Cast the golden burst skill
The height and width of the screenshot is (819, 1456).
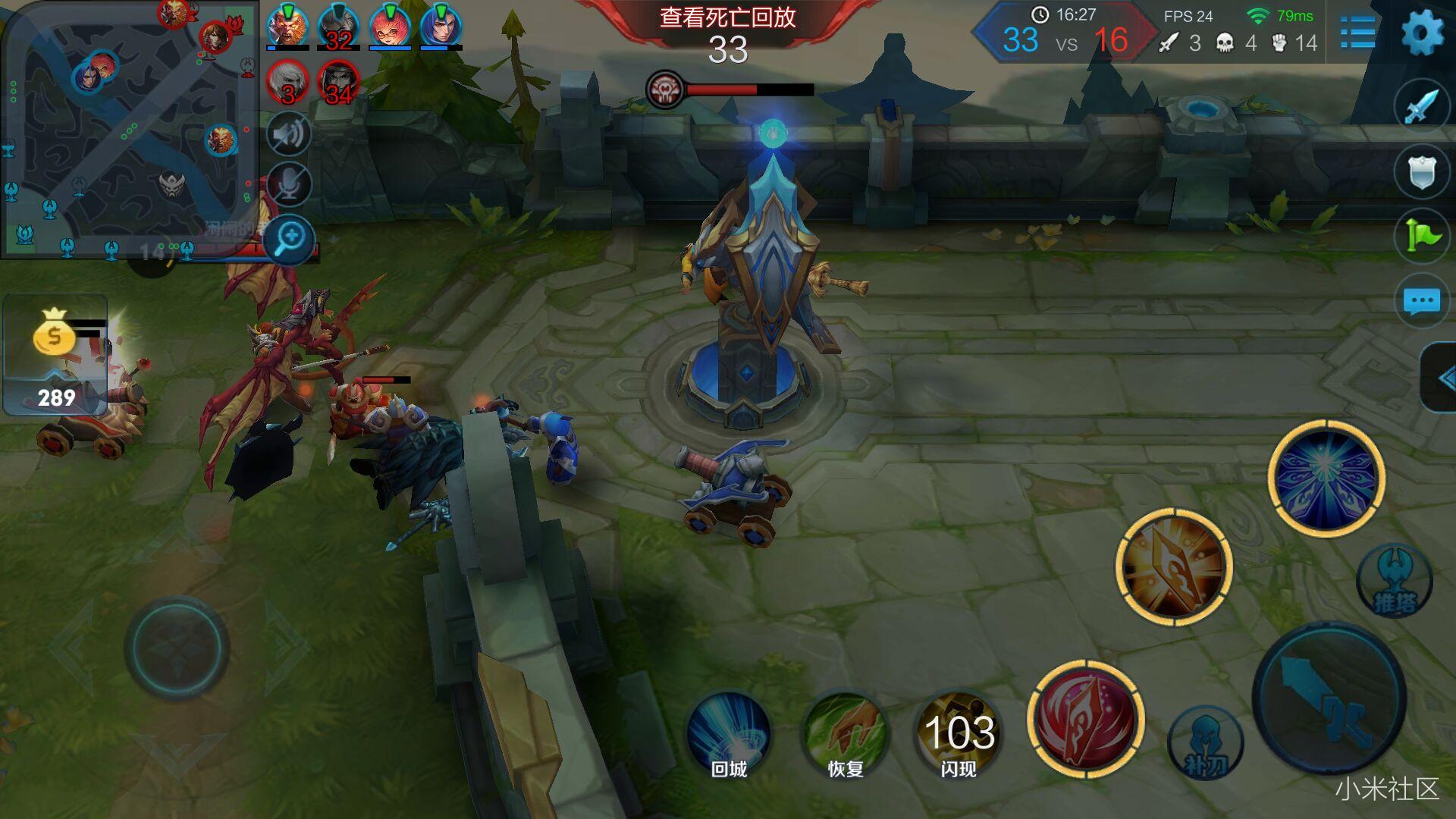(x=1174, y=566)
